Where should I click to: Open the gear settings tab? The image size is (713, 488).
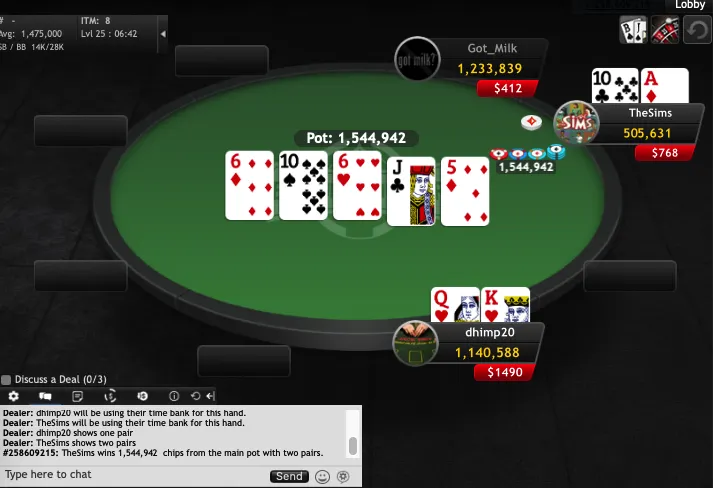pos(14,396)
